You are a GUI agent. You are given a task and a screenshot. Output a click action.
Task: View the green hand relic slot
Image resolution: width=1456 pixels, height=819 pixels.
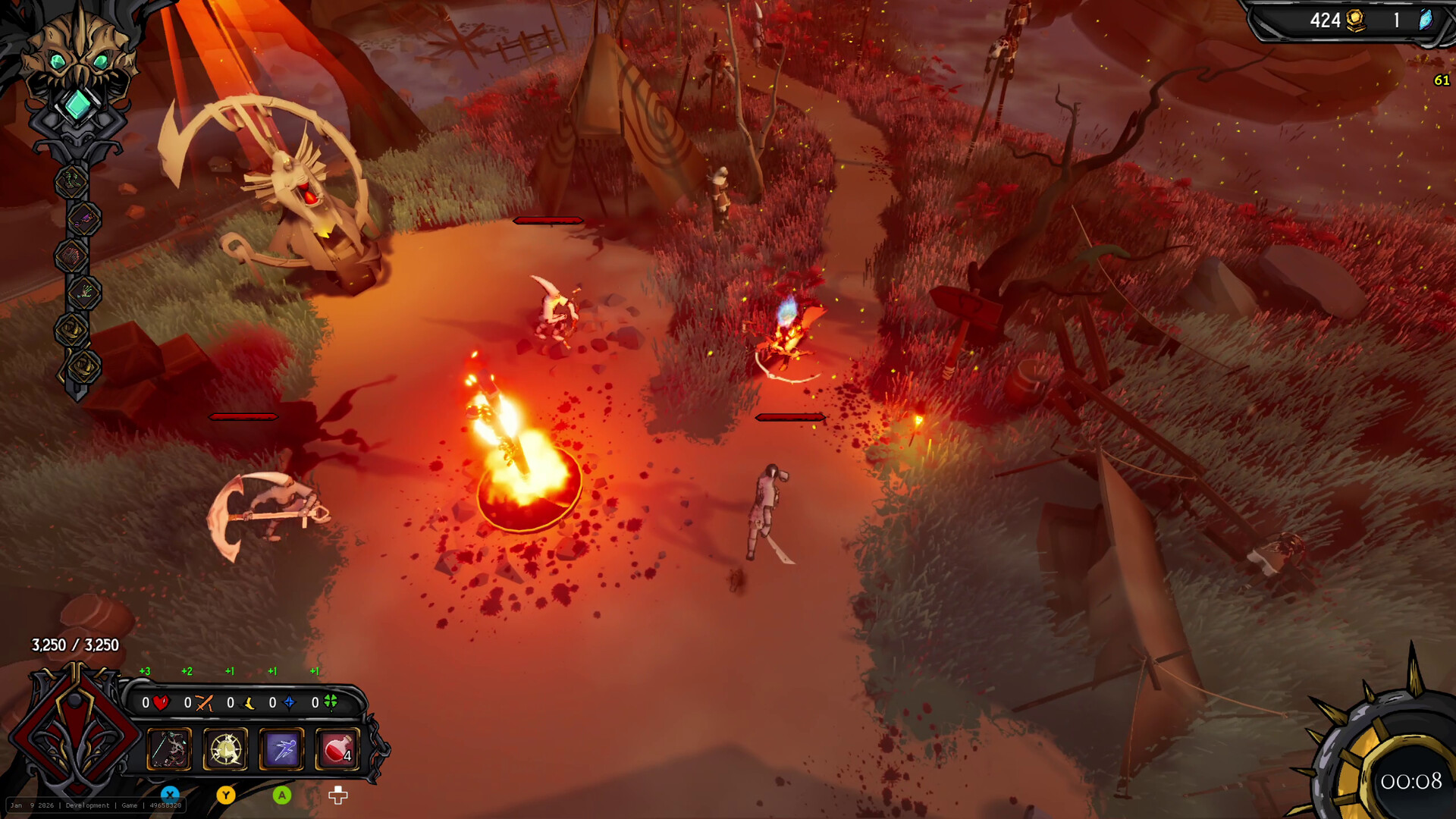coord(83,293)
